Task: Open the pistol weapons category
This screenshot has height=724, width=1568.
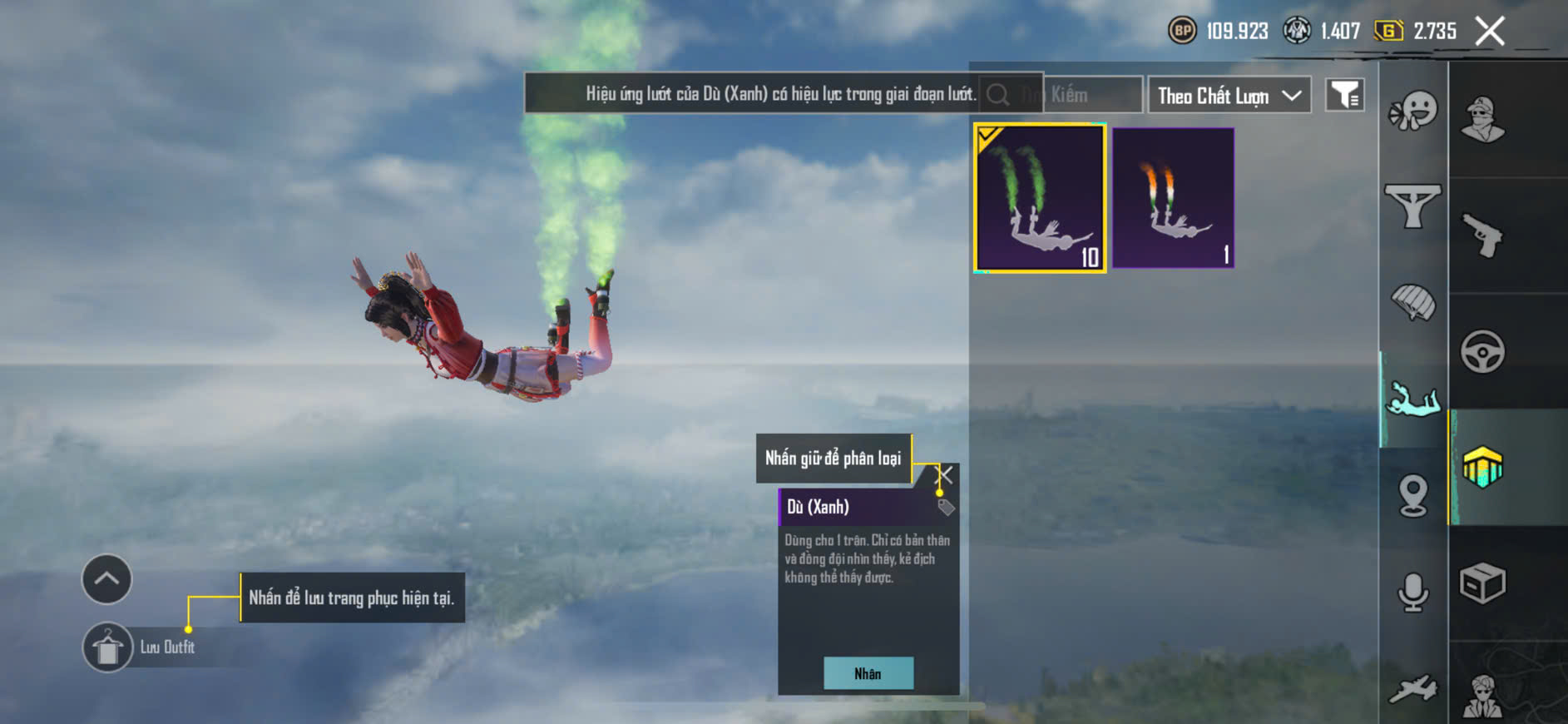Action: coord(1482,236)
